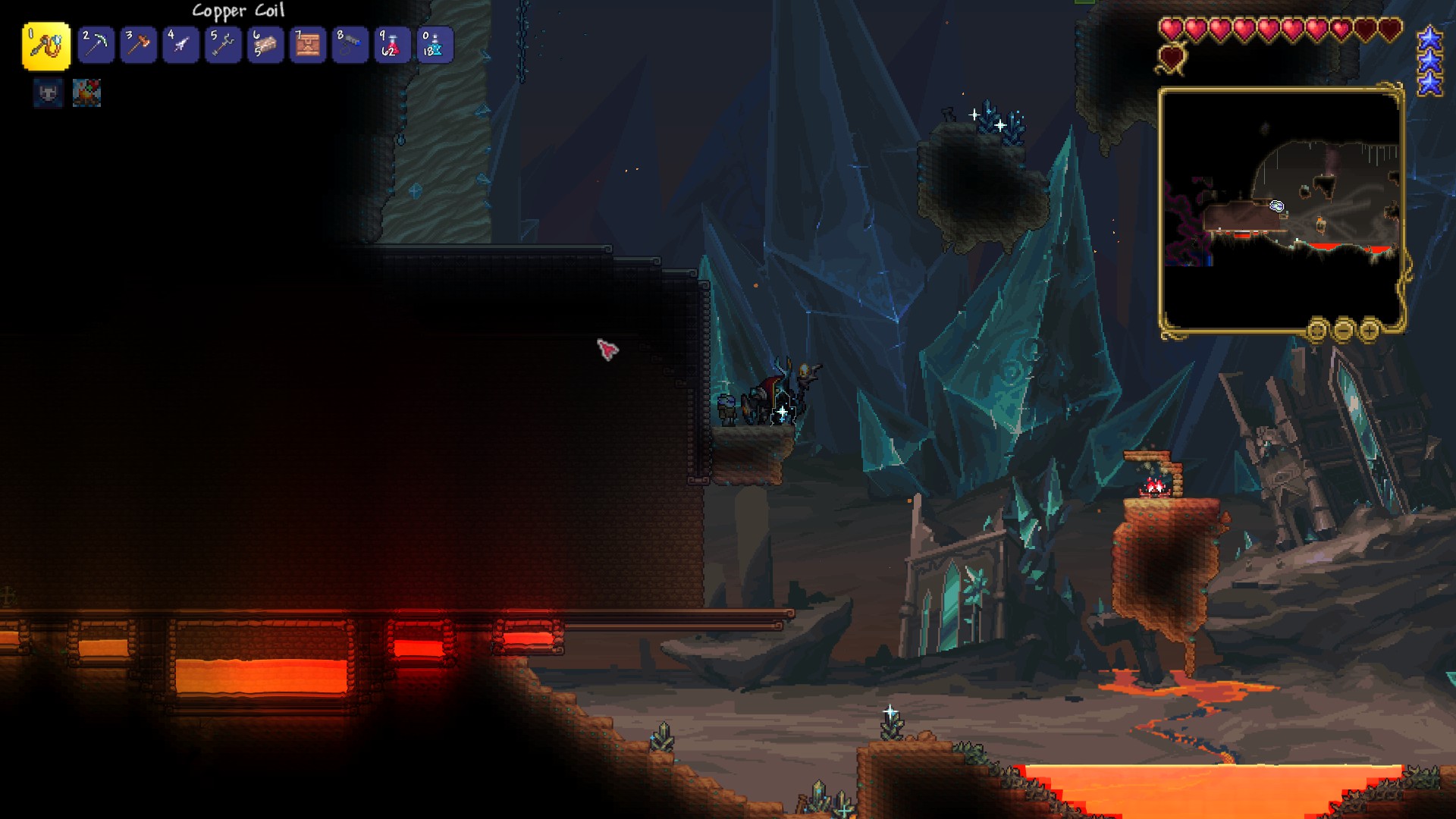Select the healing potions in slot 9
Viewport: 1456px width, 819px height.
pos(393,45)
